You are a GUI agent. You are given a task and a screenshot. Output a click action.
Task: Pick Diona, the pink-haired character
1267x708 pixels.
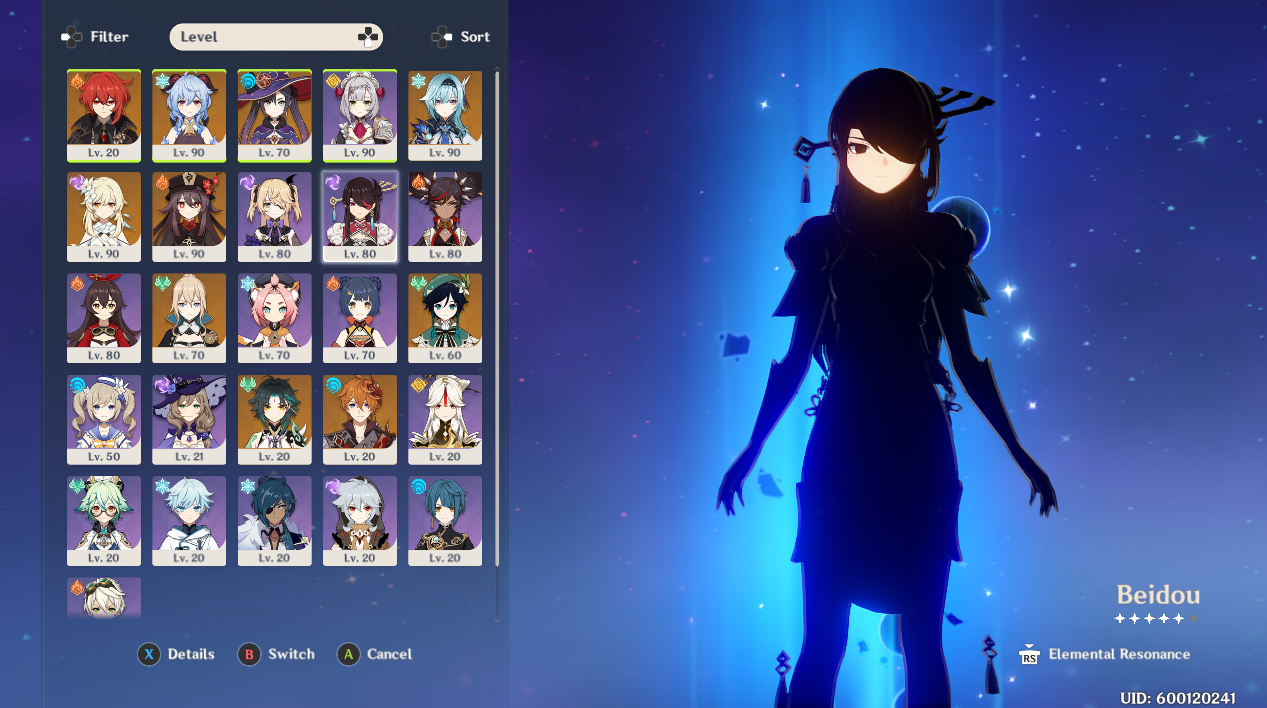[x=274, y=318]
